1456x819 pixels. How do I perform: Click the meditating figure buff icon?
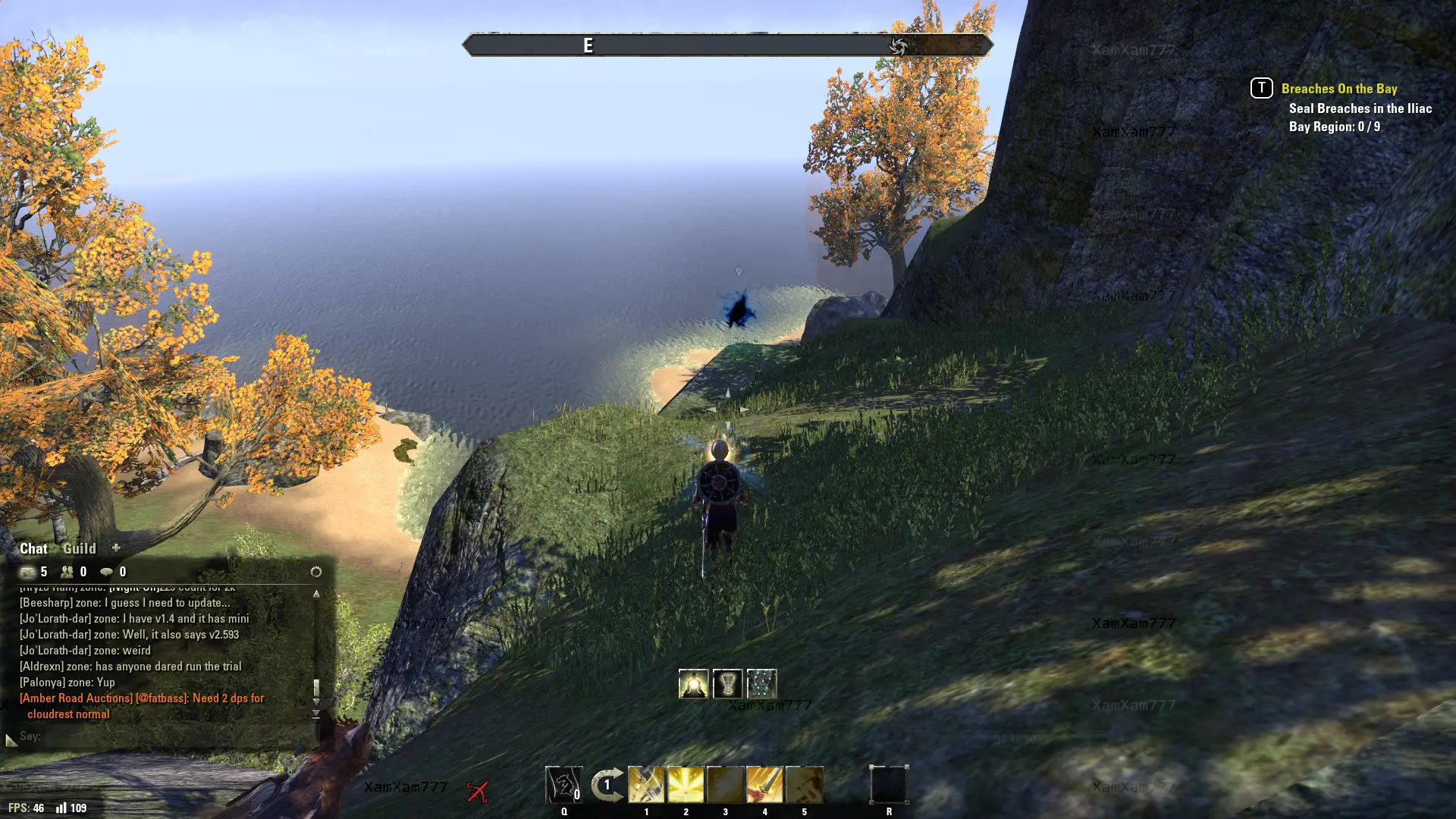(693, 684)
